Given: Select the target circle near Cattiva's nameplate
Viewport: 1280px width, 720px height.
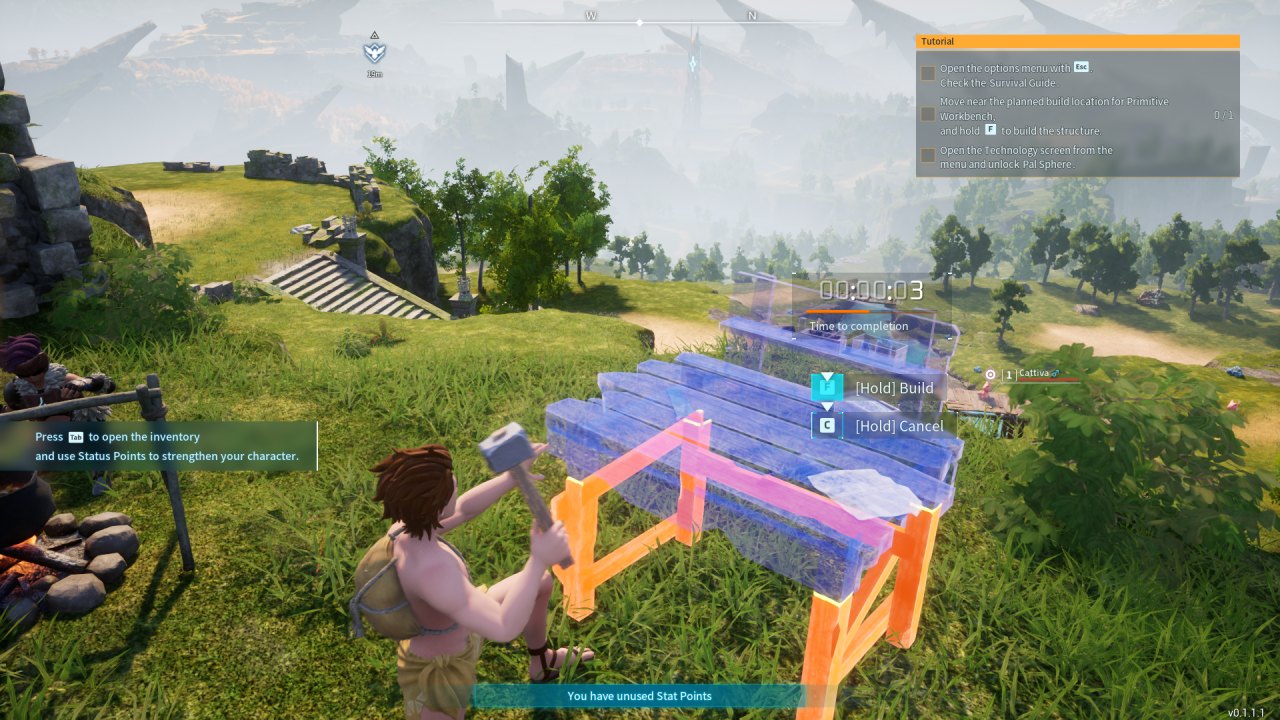Looking at the screenshot, I should click(x=990, y=375).
